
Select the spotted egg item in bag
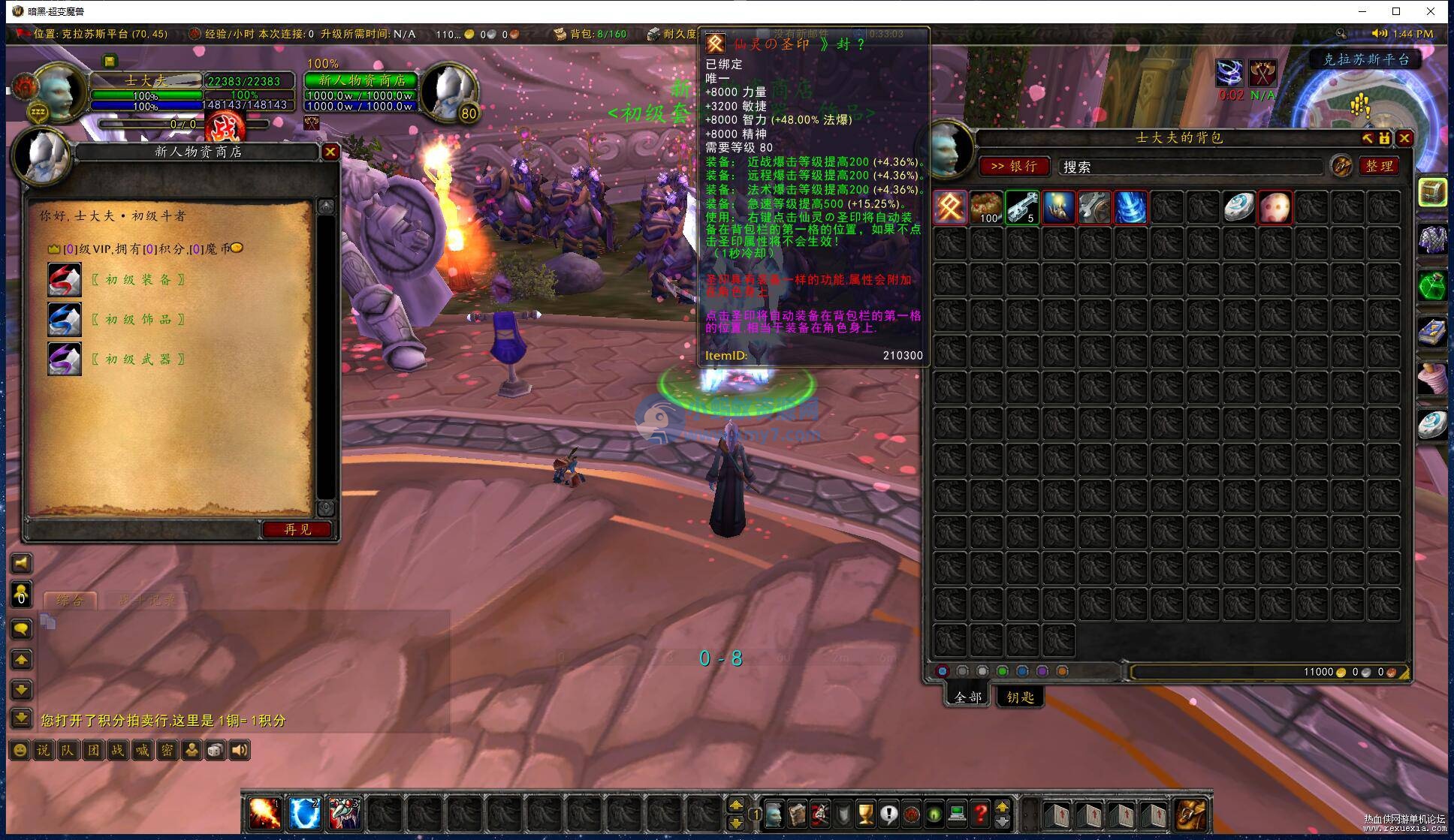click(1275, 207)
